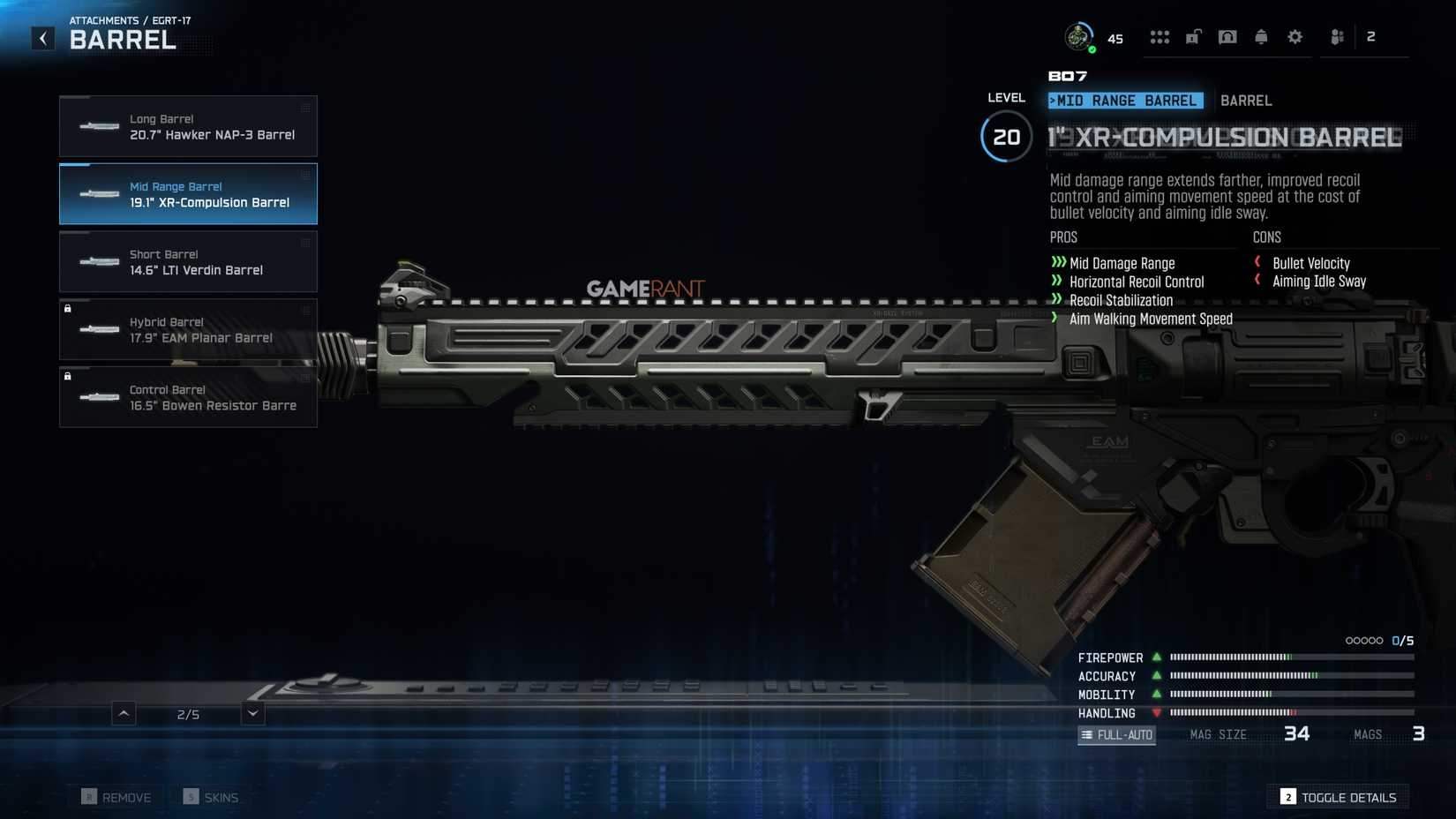Click the REMOVE button

point(116,796)
